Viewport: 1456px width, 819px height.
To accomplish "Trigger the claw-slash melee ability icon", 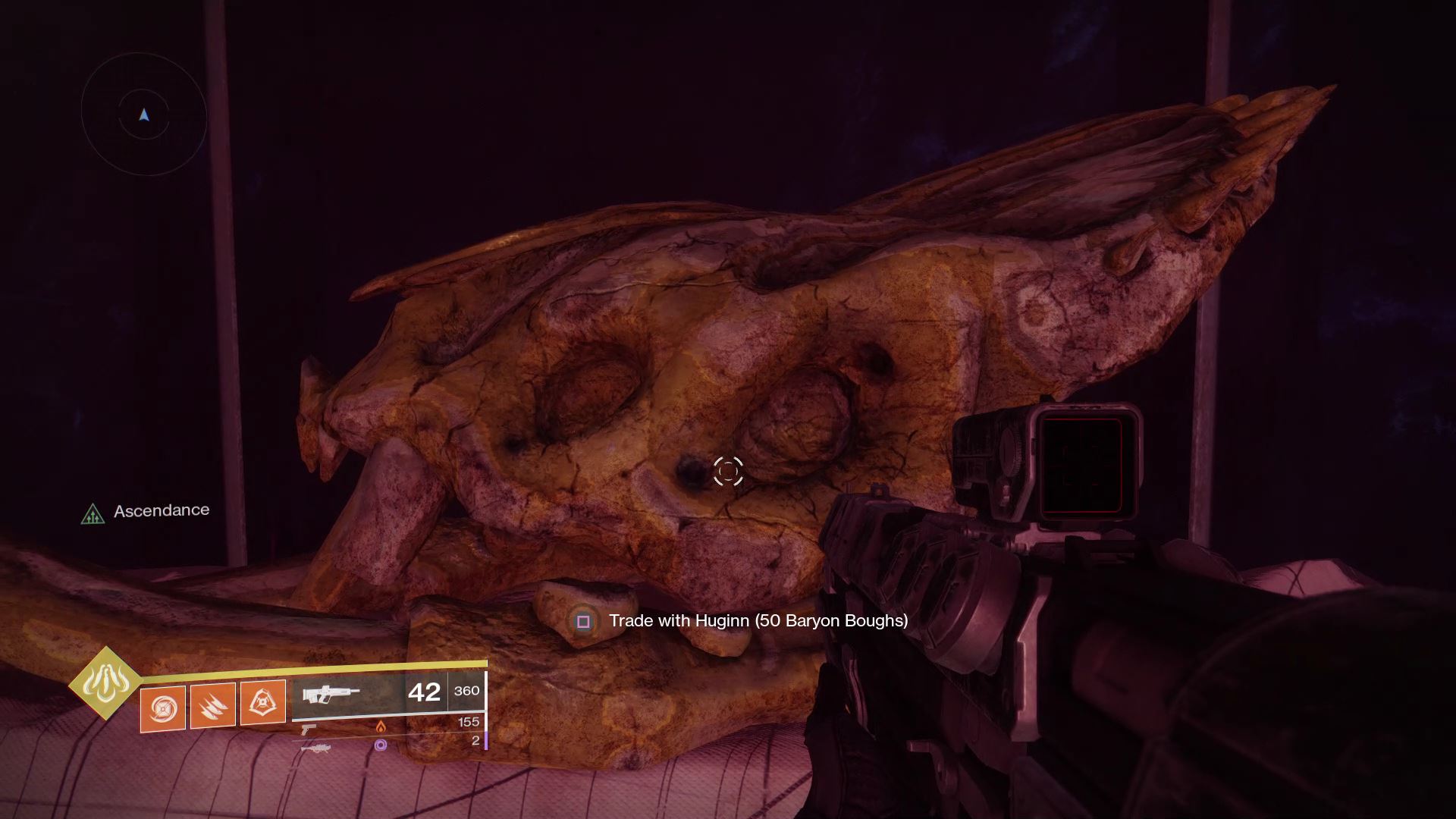I will click(x=212, y=705).
